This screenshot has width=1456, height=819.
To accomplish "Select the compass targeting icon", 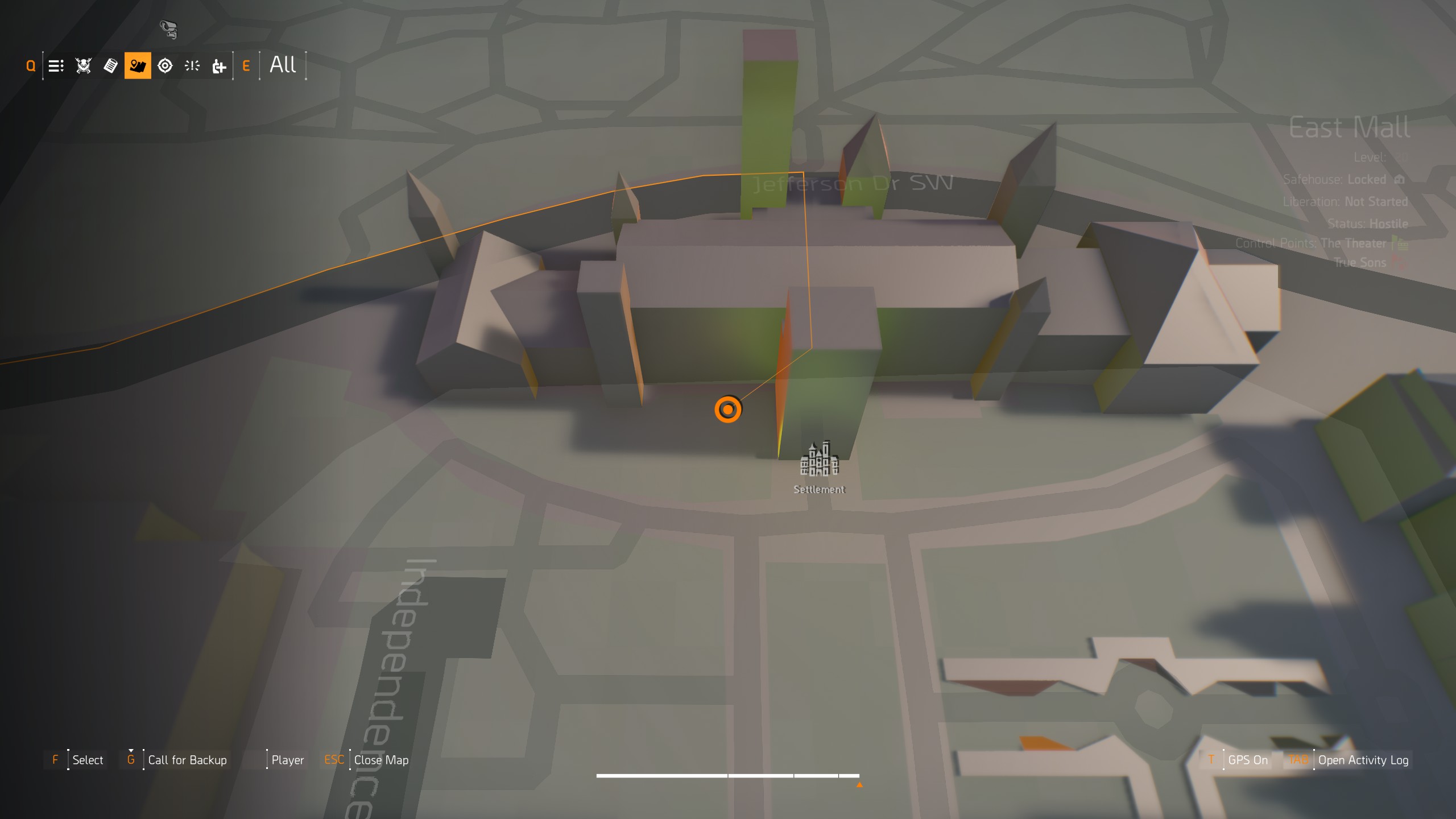I will (164, 65).
